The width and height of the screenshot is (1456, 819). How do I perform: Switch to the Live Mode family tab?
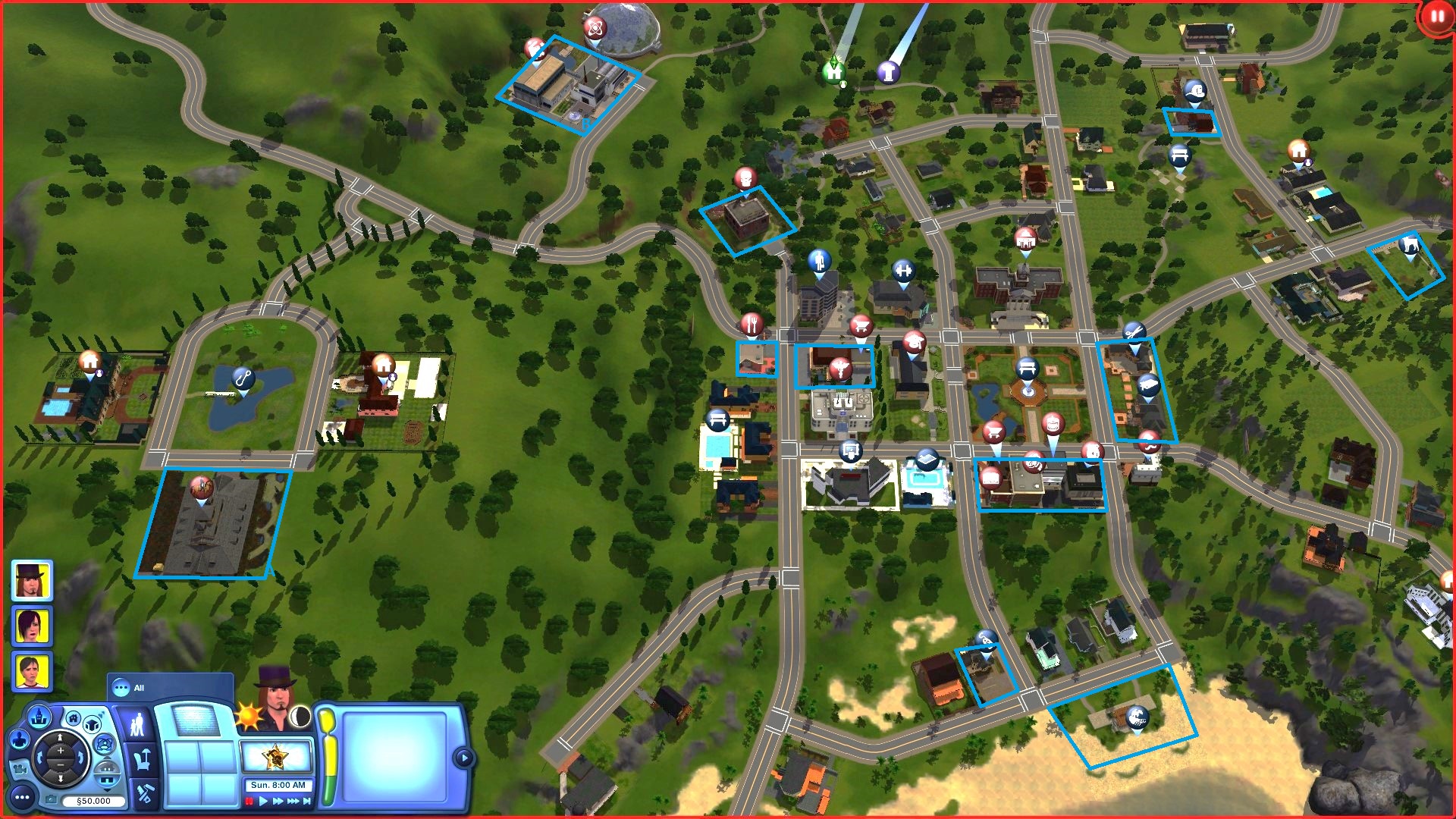click(x=137, y=723)
